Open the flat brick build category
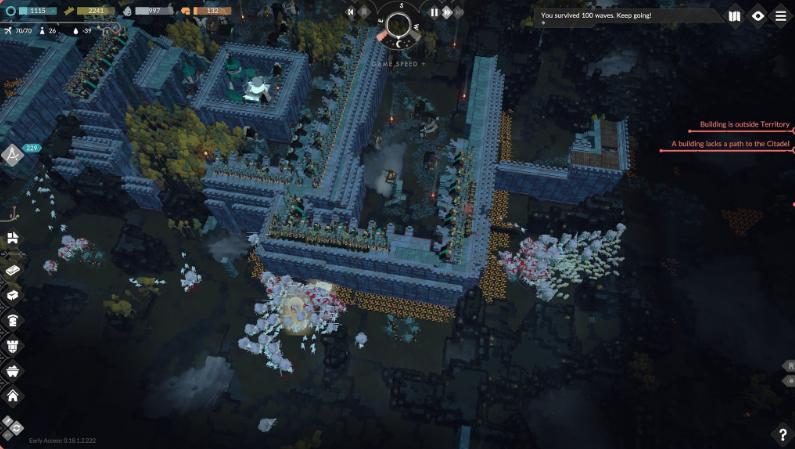 [13, 271]
